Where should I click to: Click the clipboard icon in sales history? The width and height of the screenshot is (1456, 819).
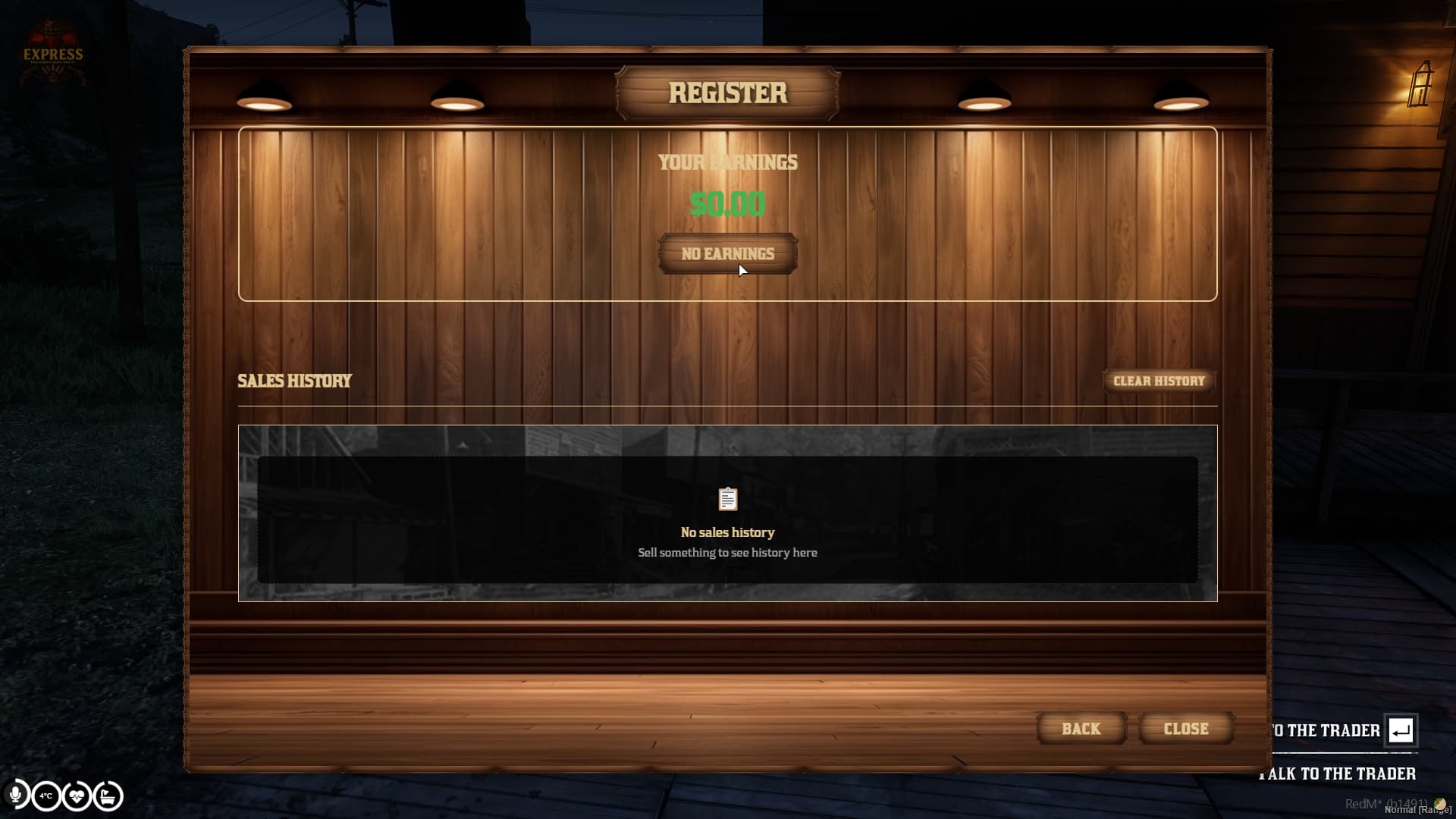[x=727, y=499]
